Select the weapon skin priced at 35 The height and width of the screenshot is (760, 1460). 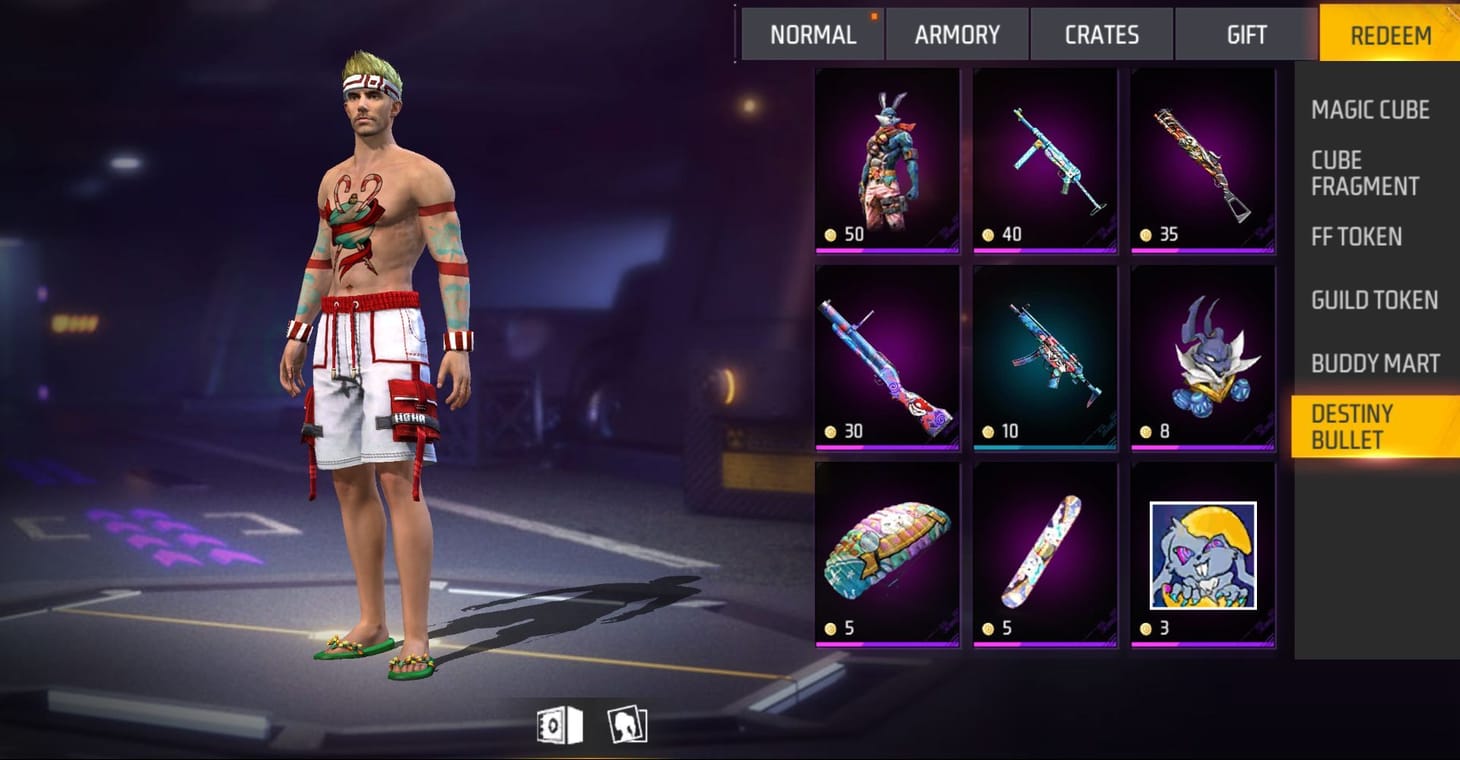1202,158
